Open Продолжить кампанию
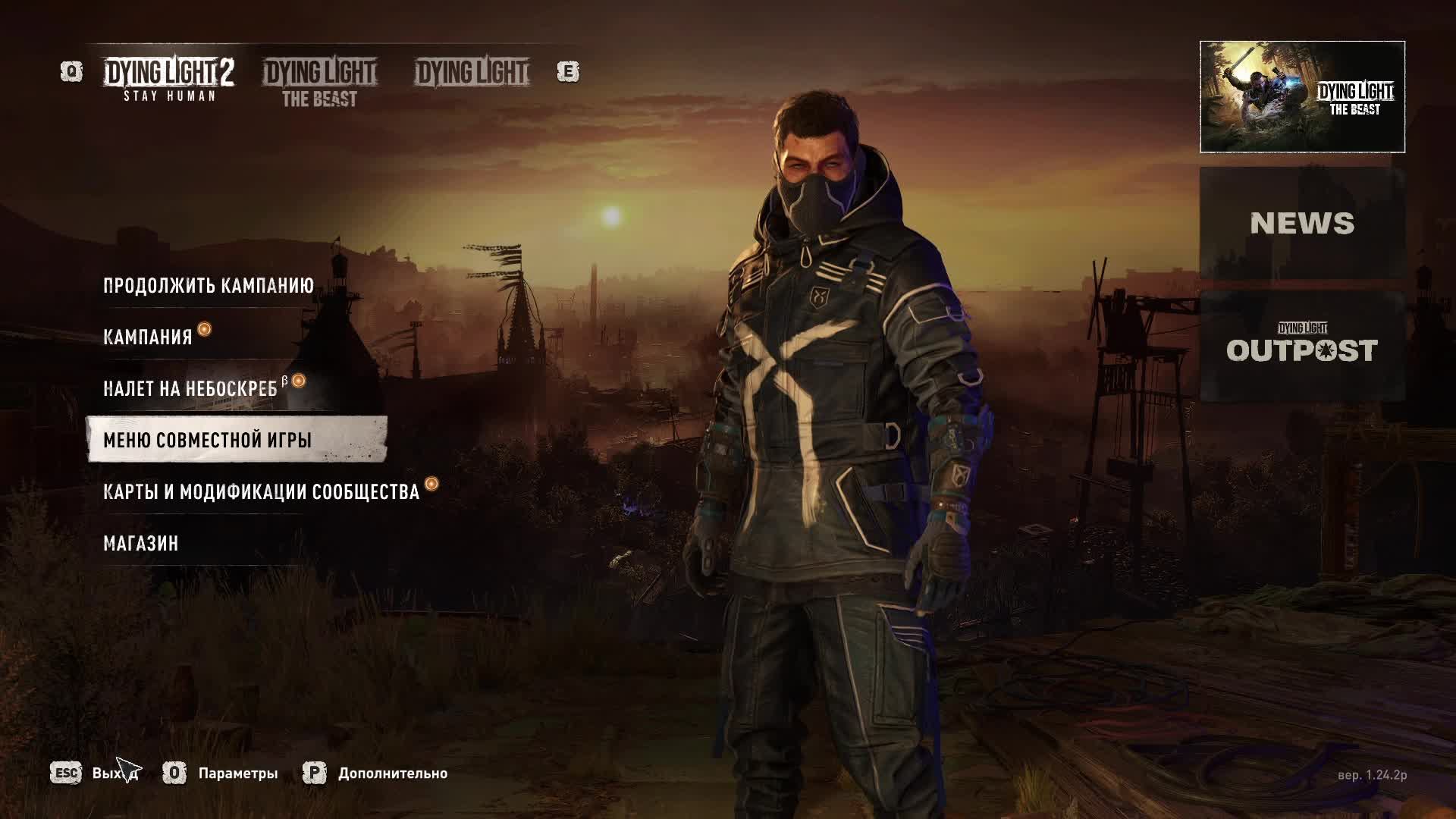Viewport: 1456px width, 819px height. (x=208, y=287)
